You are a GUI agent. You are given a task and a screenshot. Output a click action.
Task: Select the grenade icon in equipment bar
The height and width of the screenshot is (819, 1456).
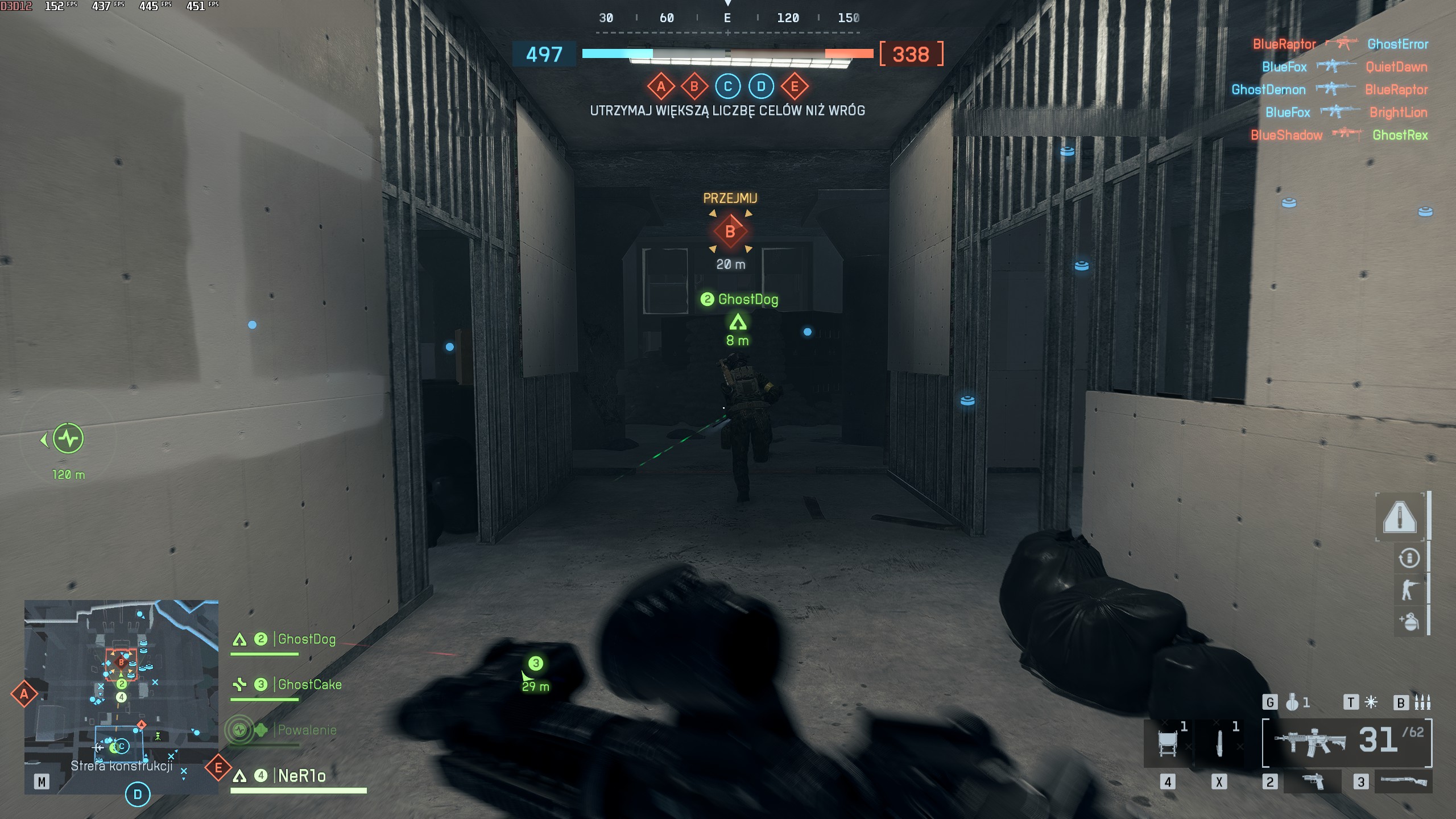[1292, 703]
